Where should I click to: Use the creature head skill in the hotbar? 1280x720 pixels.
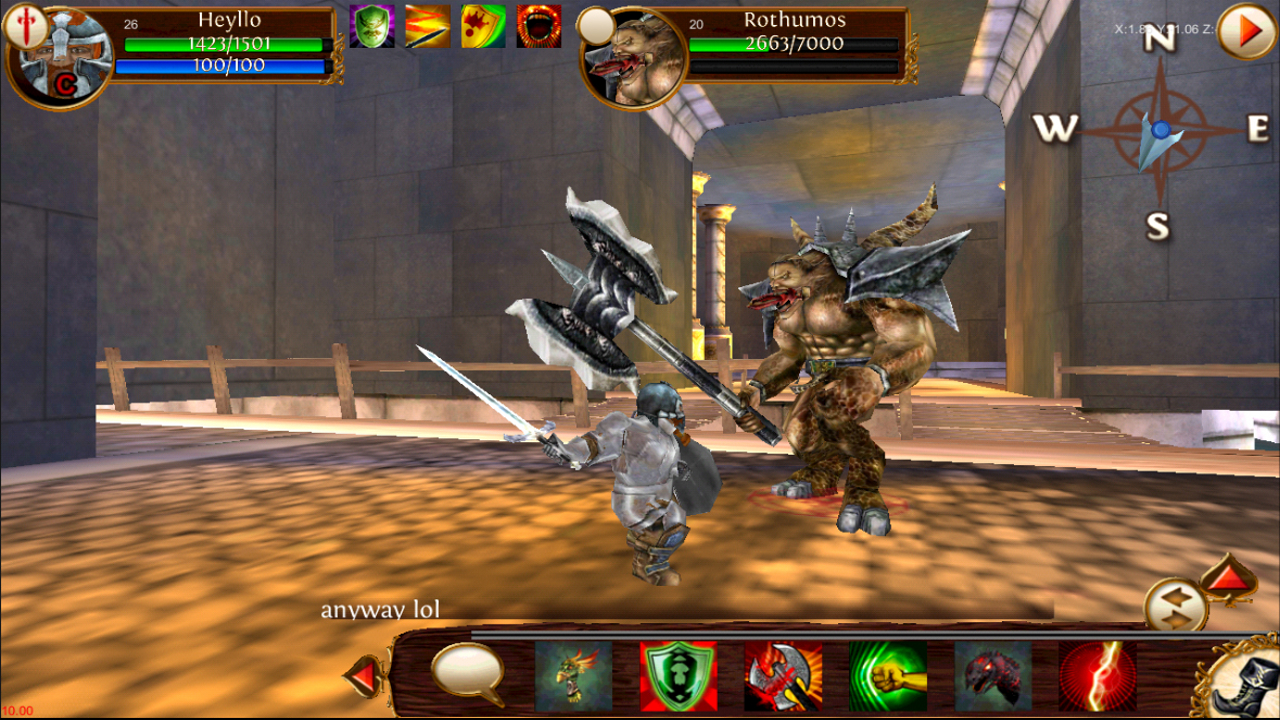[570, 678]
